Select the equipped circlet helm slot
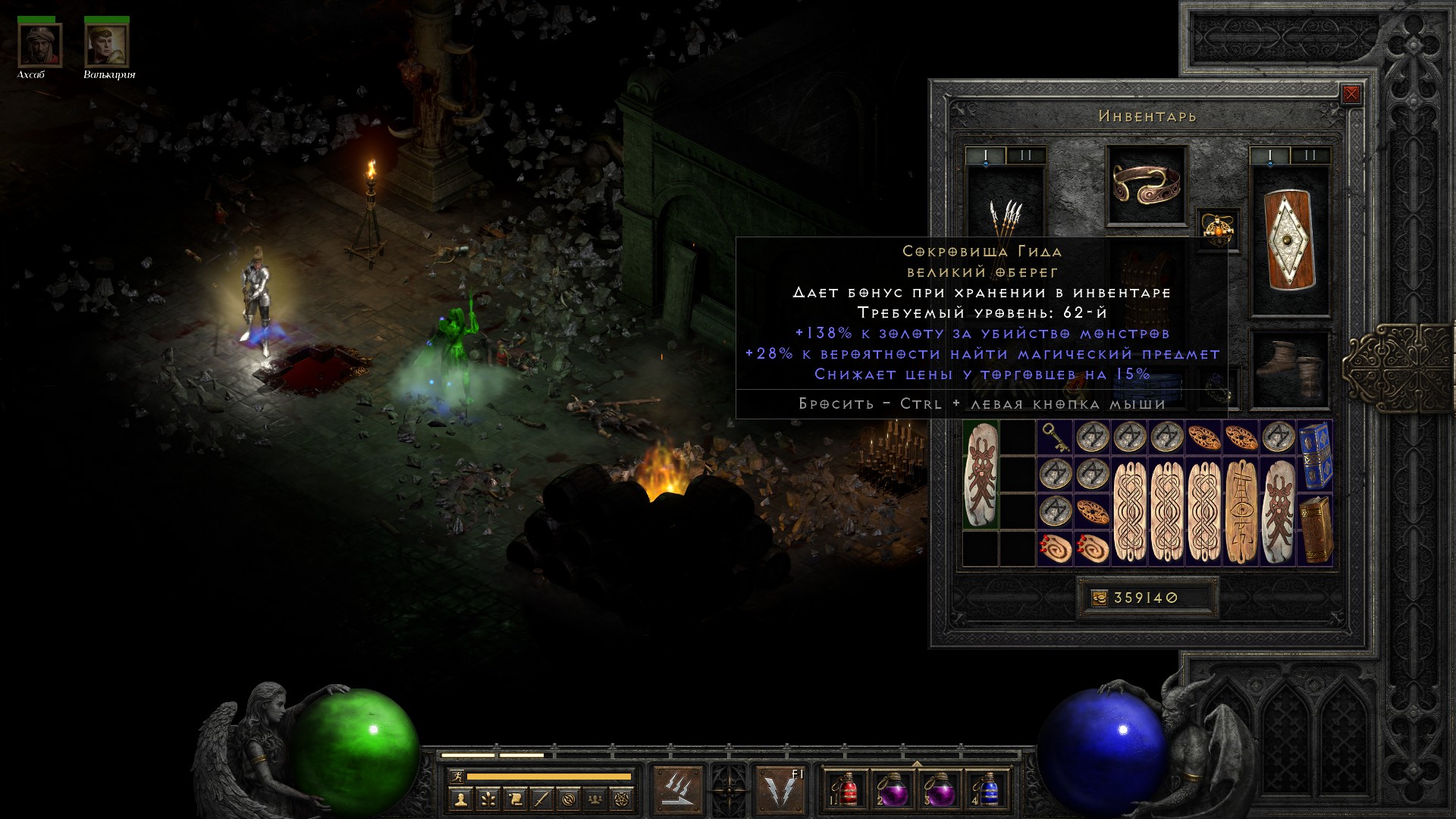Image resolution: width=1456 pixels, height=819 pixels. coord(1146,185)
